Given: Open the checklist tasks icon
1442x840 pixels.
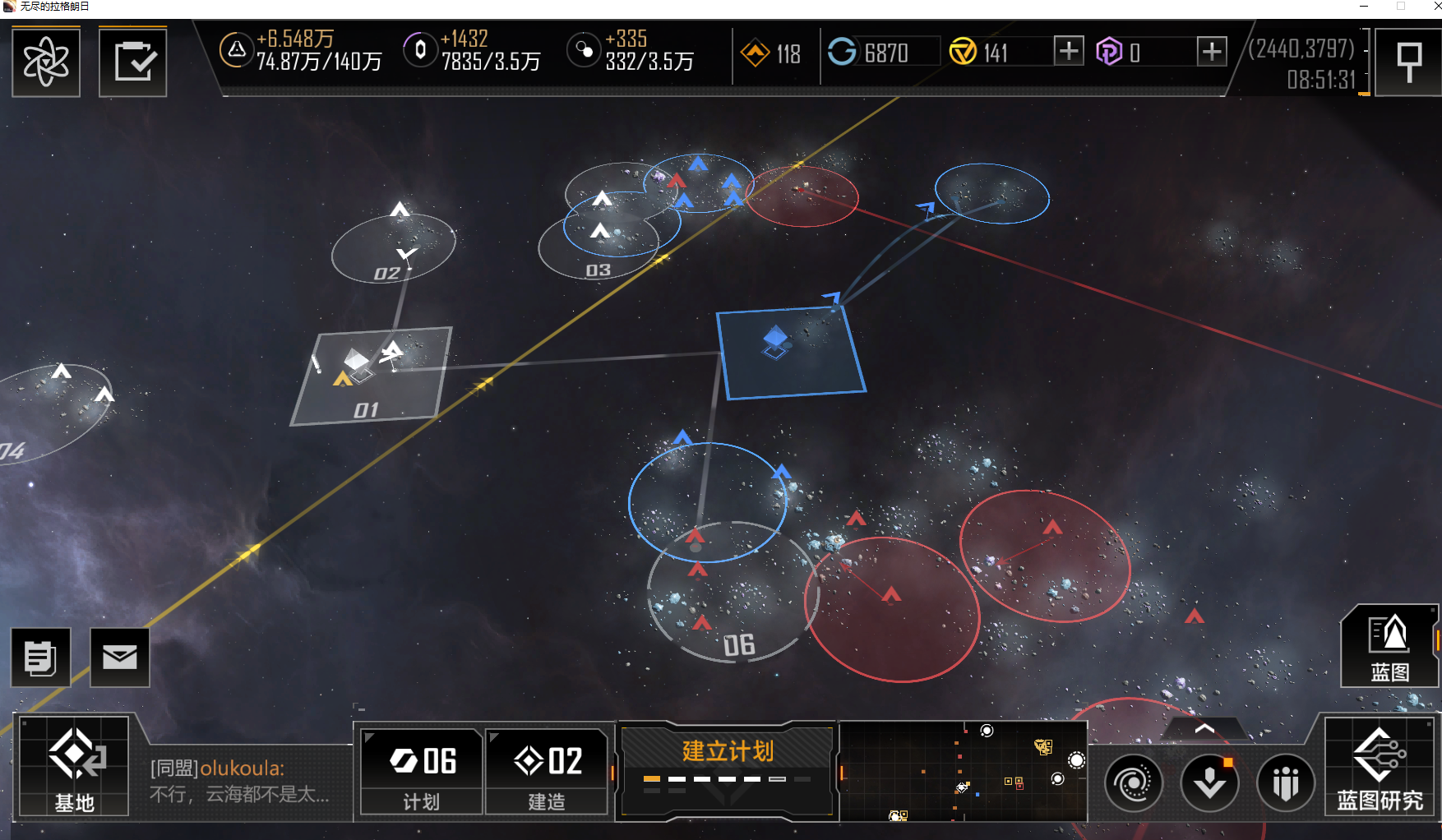Looking at the screenshot, I should coord(133,62).
